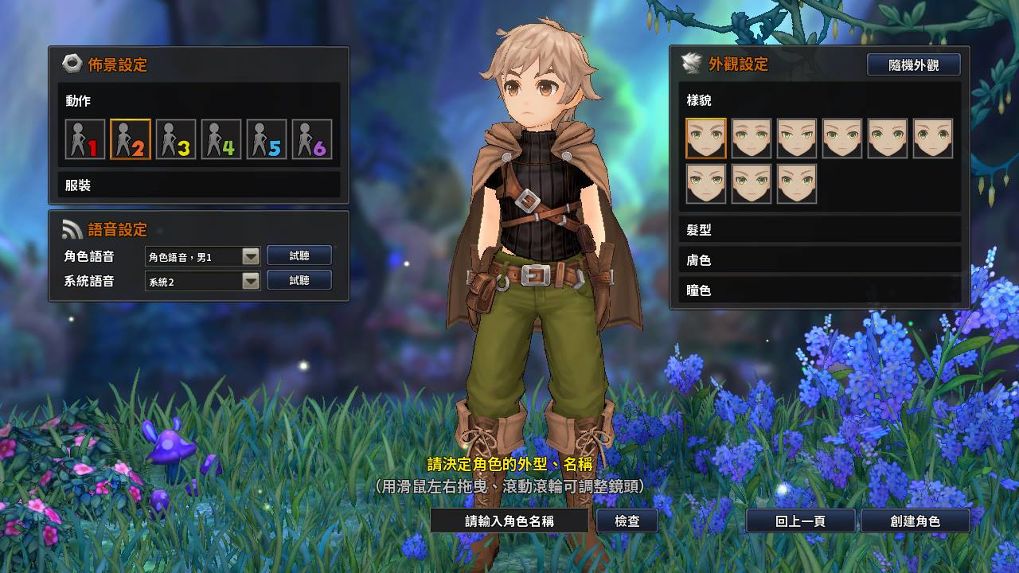Select pose number 1 in 動作
1019x573 pixels.
(85, 140)
